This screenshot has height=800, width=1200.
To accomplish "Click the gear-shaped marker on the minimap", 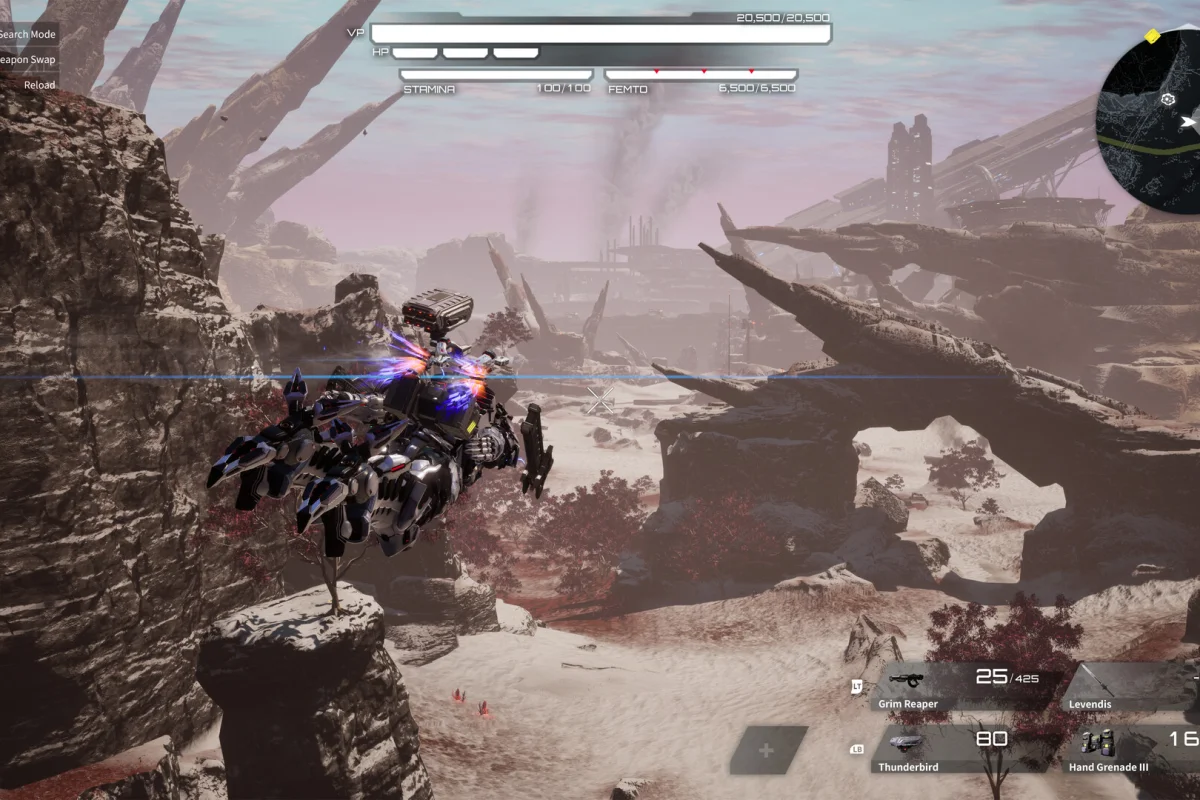I will [1166, 100].
